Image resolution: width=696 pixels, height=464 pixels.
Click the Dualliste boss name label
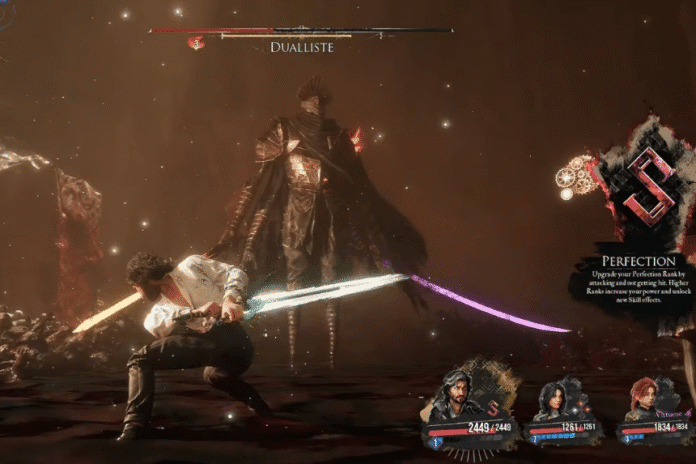point(301,46)
